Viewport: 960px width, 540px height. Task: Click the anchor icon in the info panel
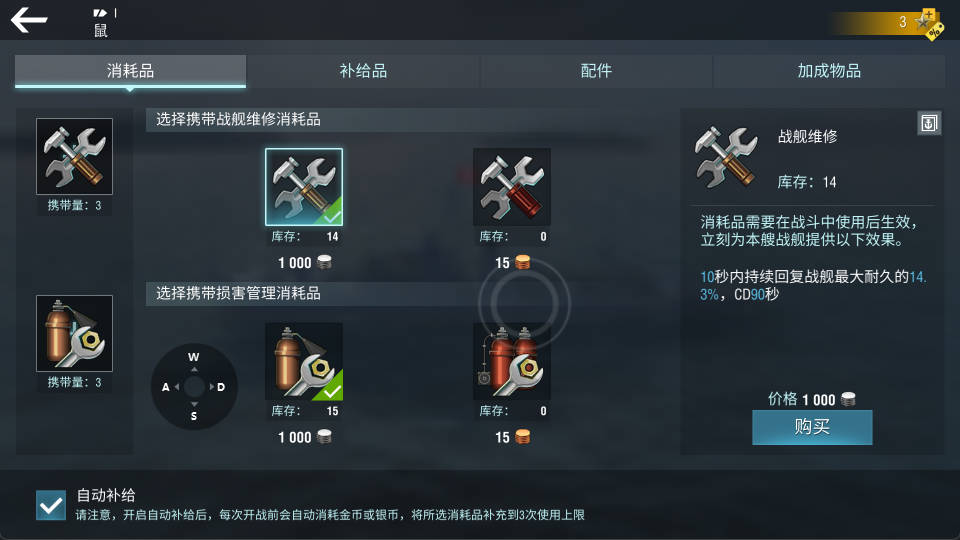point(929,123)
